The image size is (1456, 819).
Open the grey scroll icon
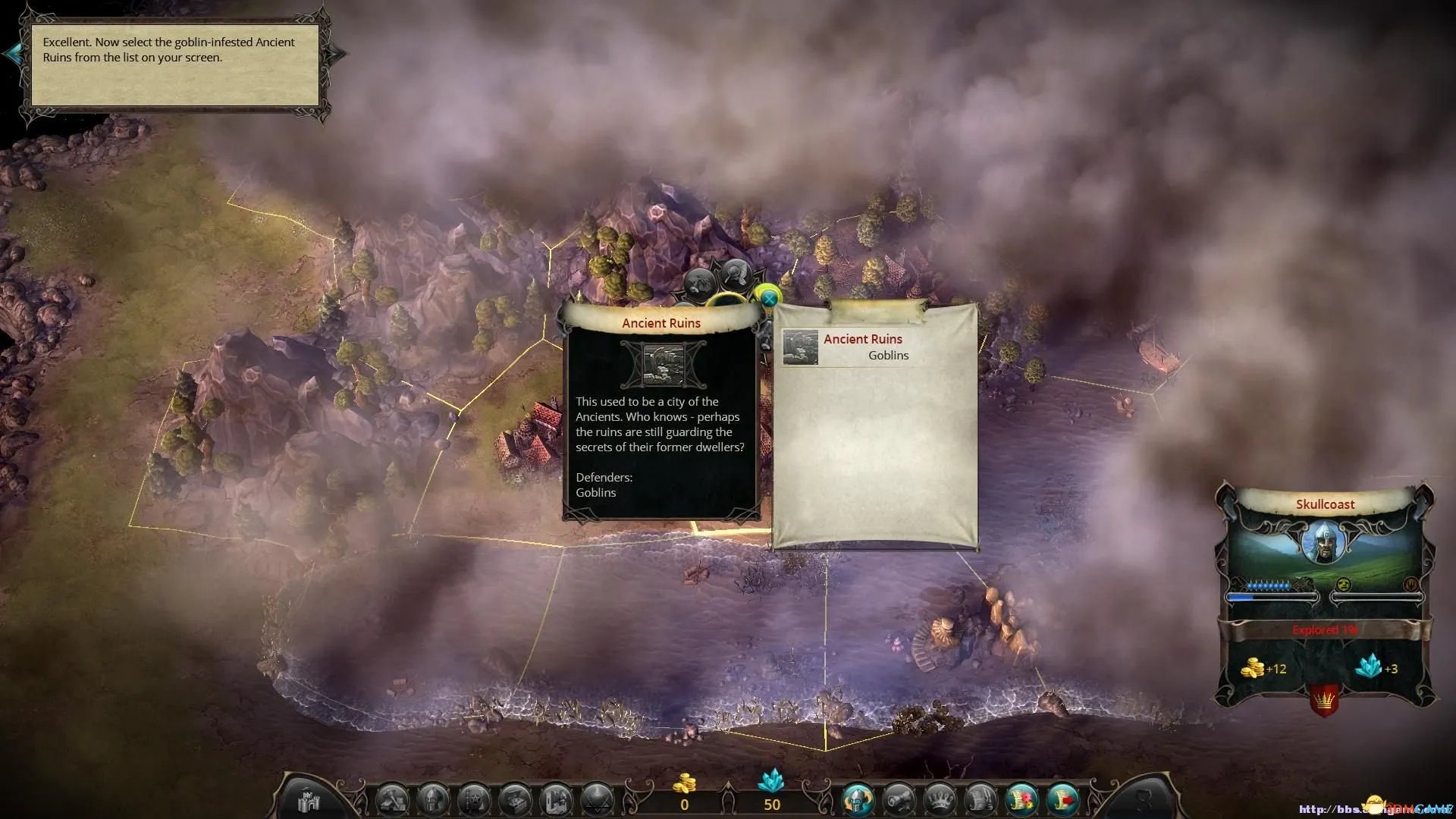[x=981, y=800]
